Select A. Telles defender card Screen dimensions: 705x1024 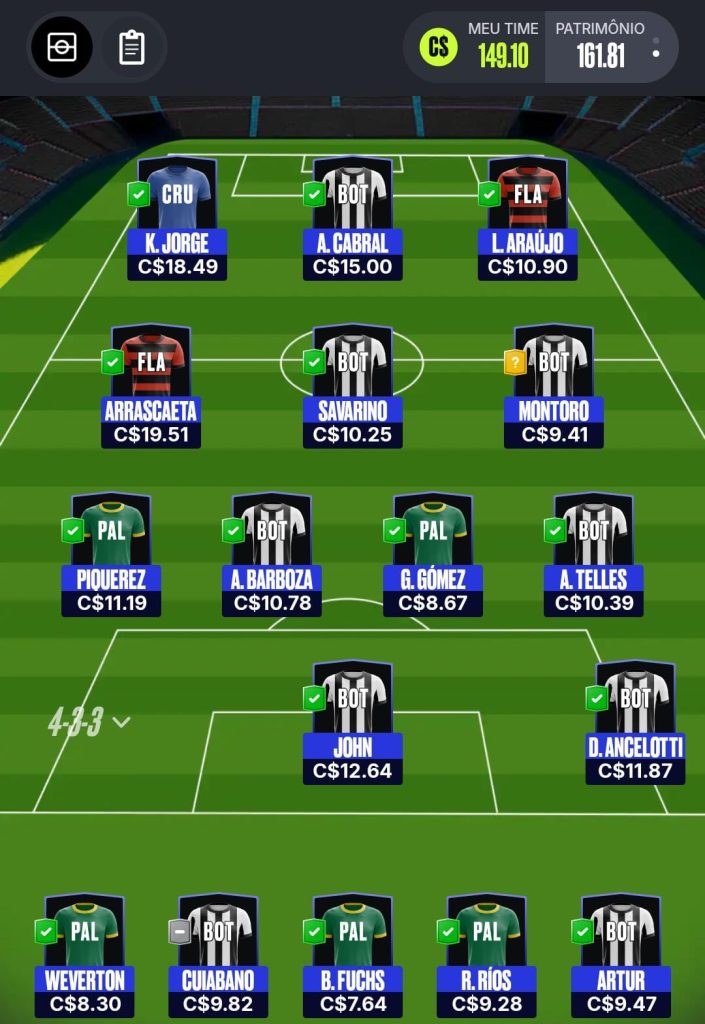tap(593, 553)
